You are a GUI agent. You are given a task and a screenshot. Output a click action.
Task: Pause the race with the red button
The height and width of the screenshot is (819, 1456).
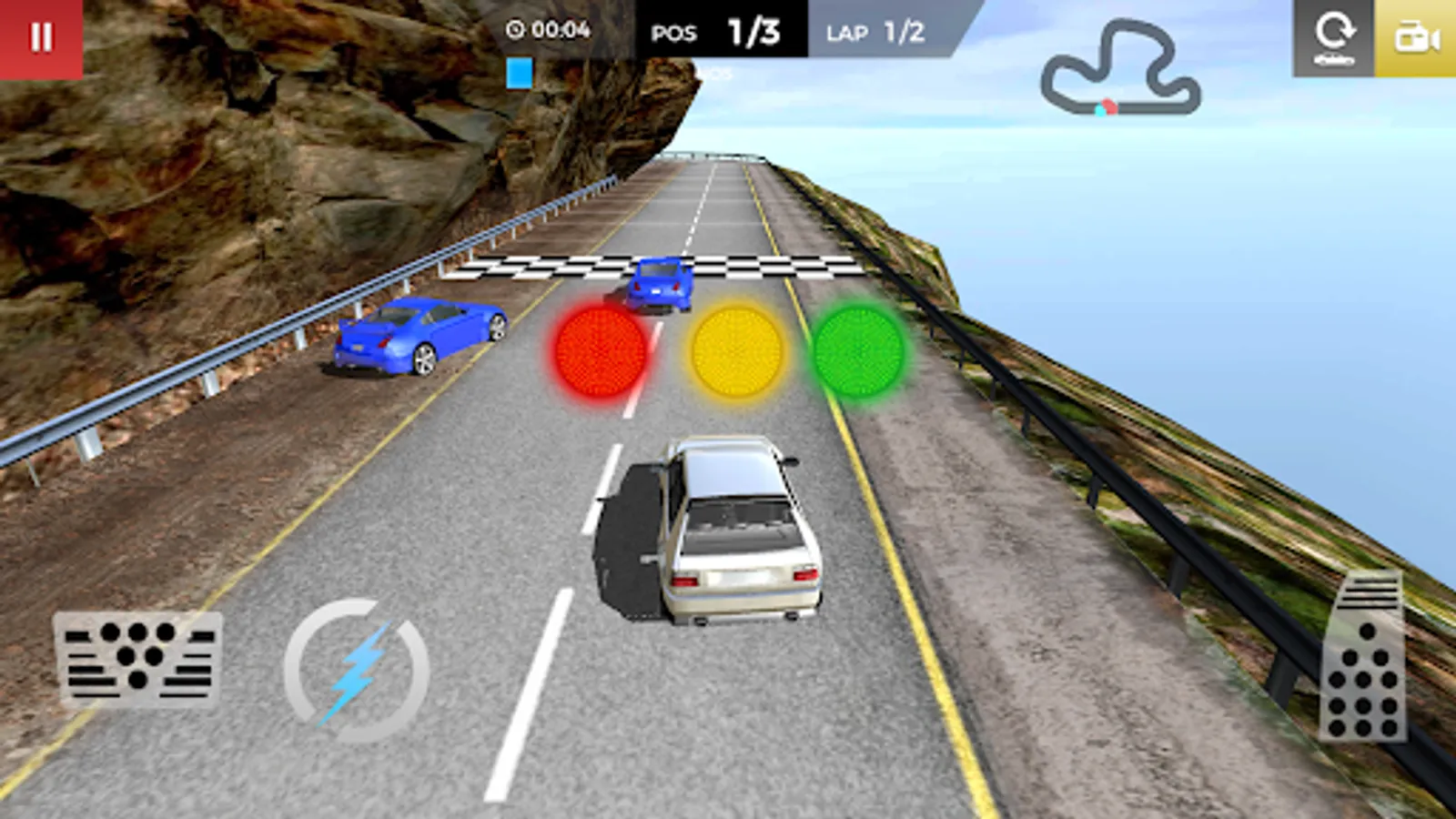pos(41,37)
